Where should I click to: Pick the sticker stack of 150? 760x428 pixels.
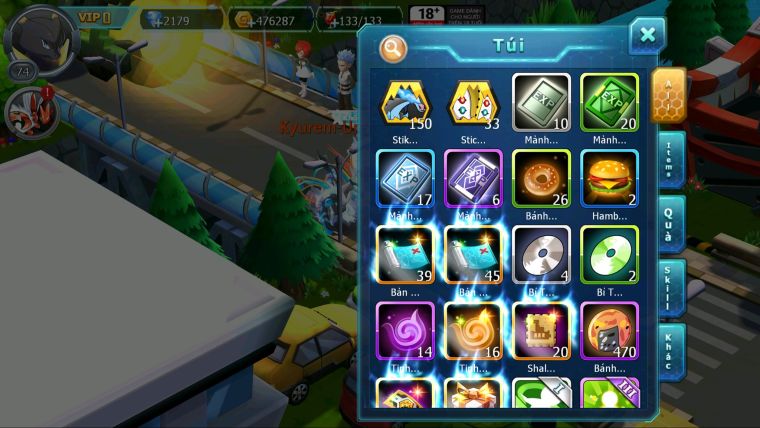pyautogui.click(x=405, y=102)
